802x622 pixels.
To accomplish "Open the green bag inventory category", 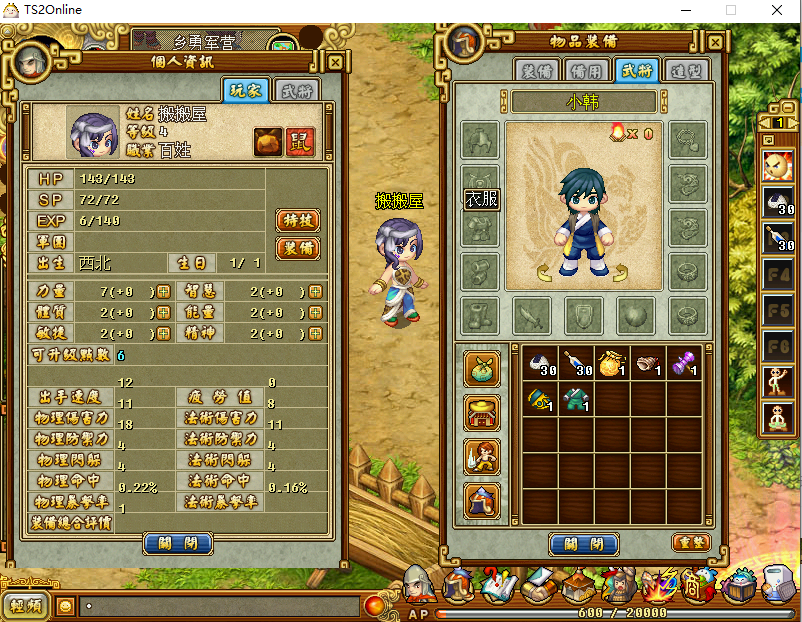I will click(481, 367).
